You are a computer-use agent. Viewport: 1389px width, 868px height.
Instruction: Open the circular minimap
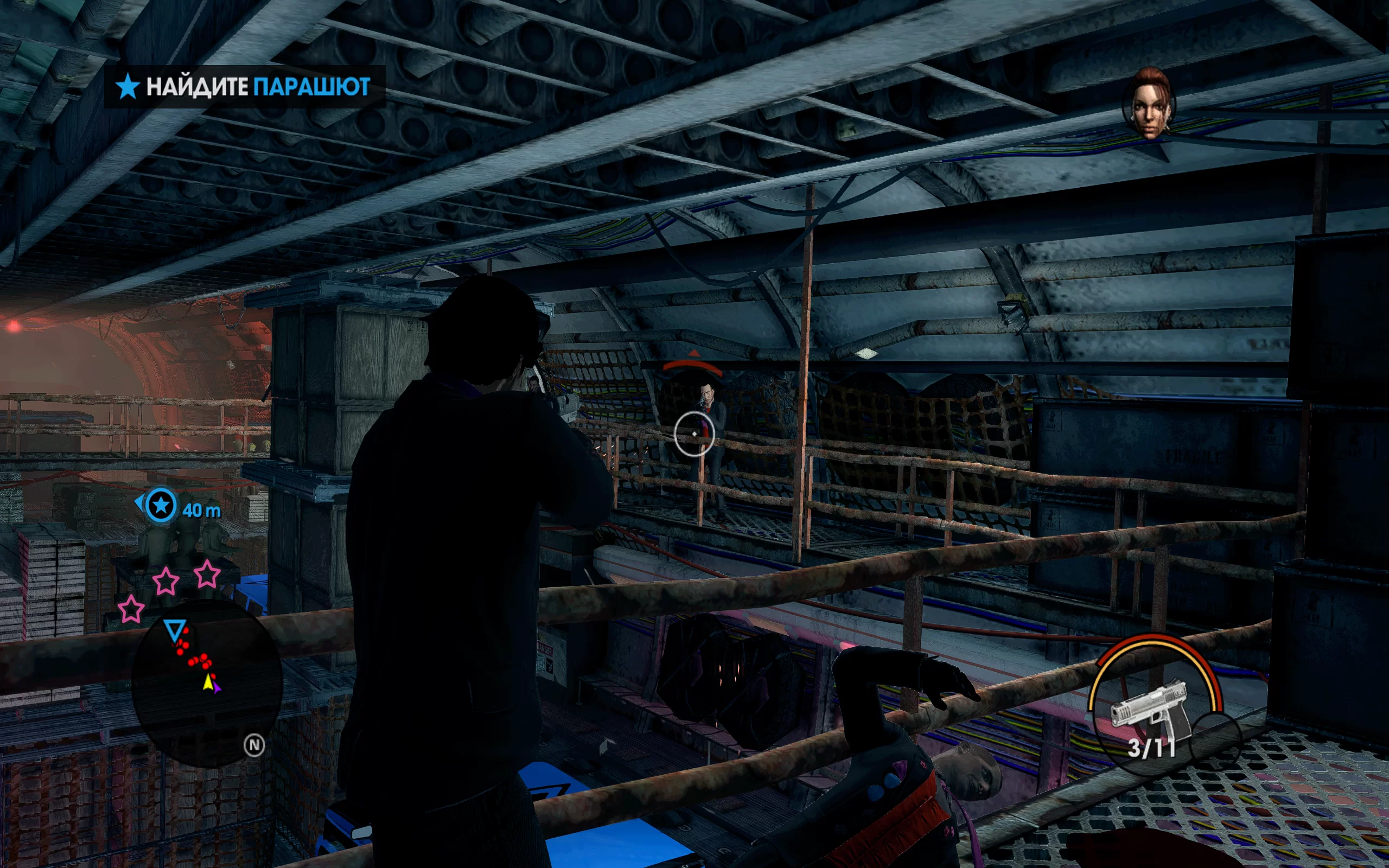tap(207, 684)
